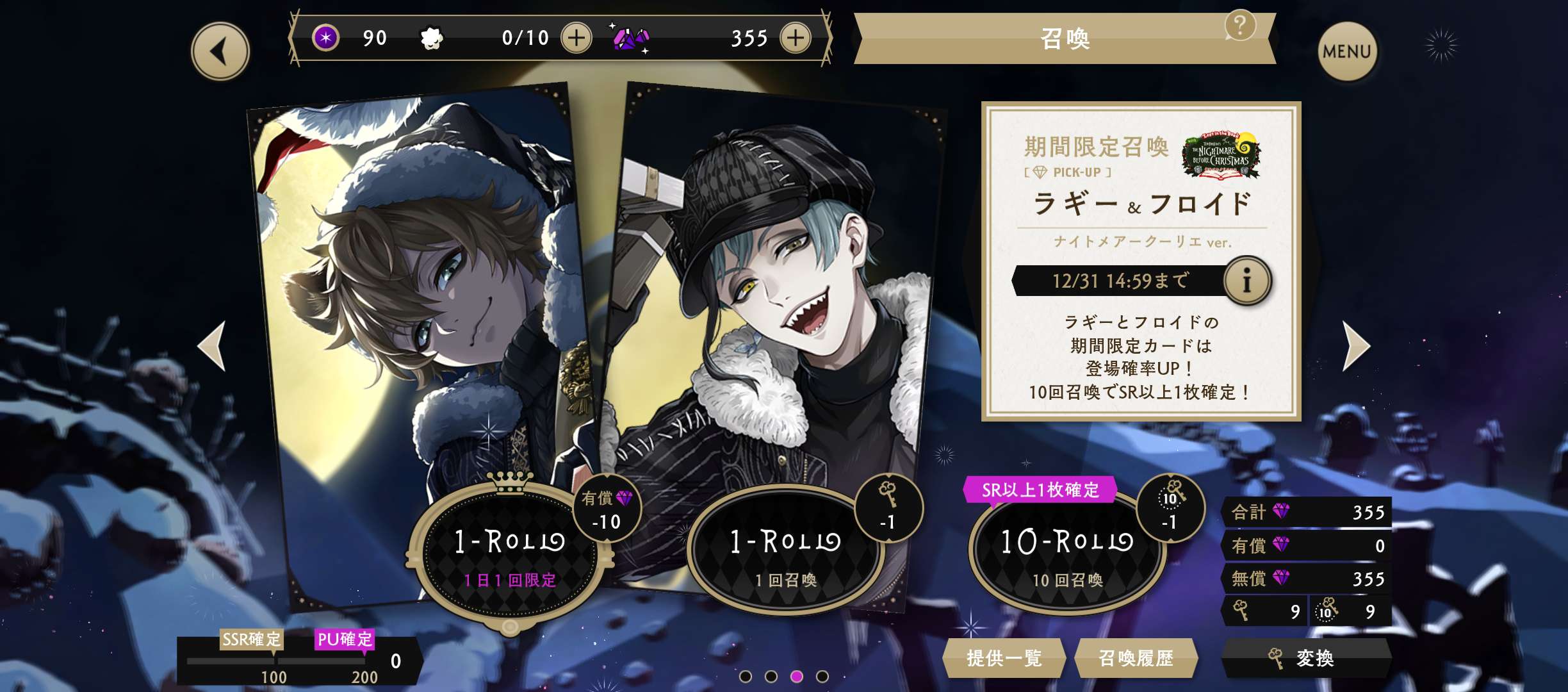The image size is (1568, 692).
Task: Go back with the arrow button
Action: point(220,51)
